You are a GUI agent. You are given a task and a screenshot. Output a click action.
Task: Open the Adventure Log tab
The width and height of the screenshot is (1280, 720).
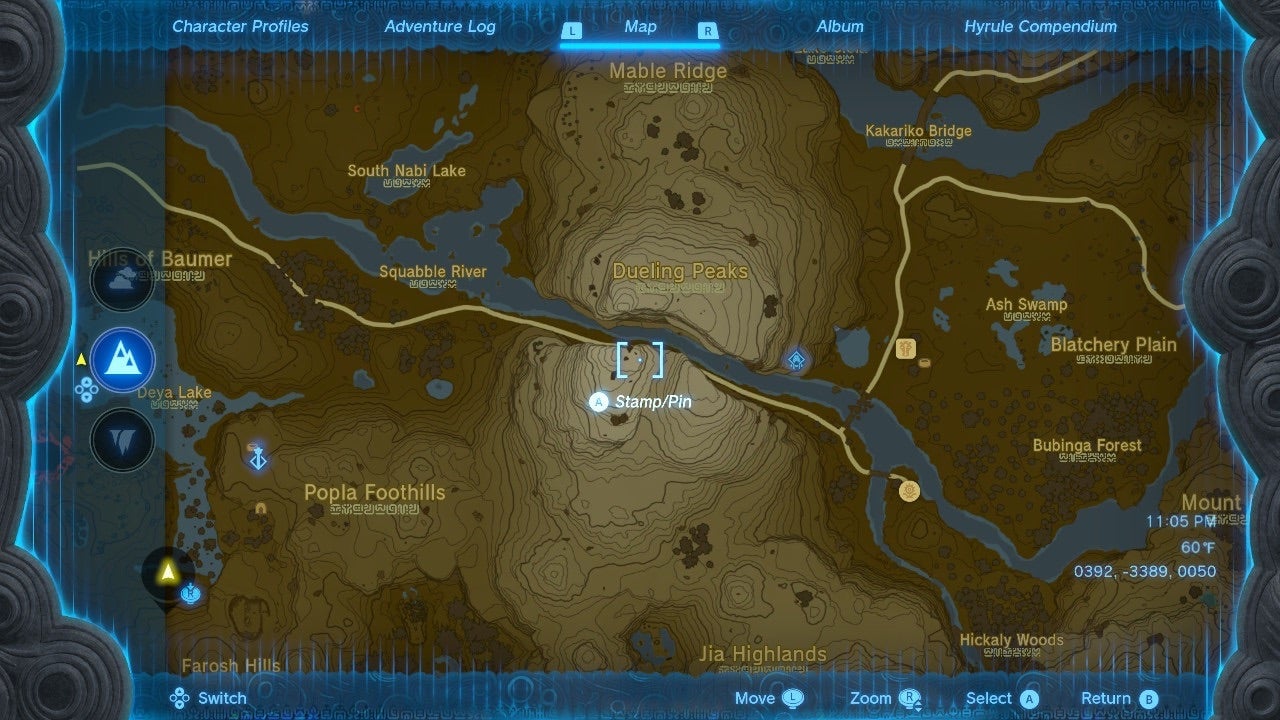440,27
